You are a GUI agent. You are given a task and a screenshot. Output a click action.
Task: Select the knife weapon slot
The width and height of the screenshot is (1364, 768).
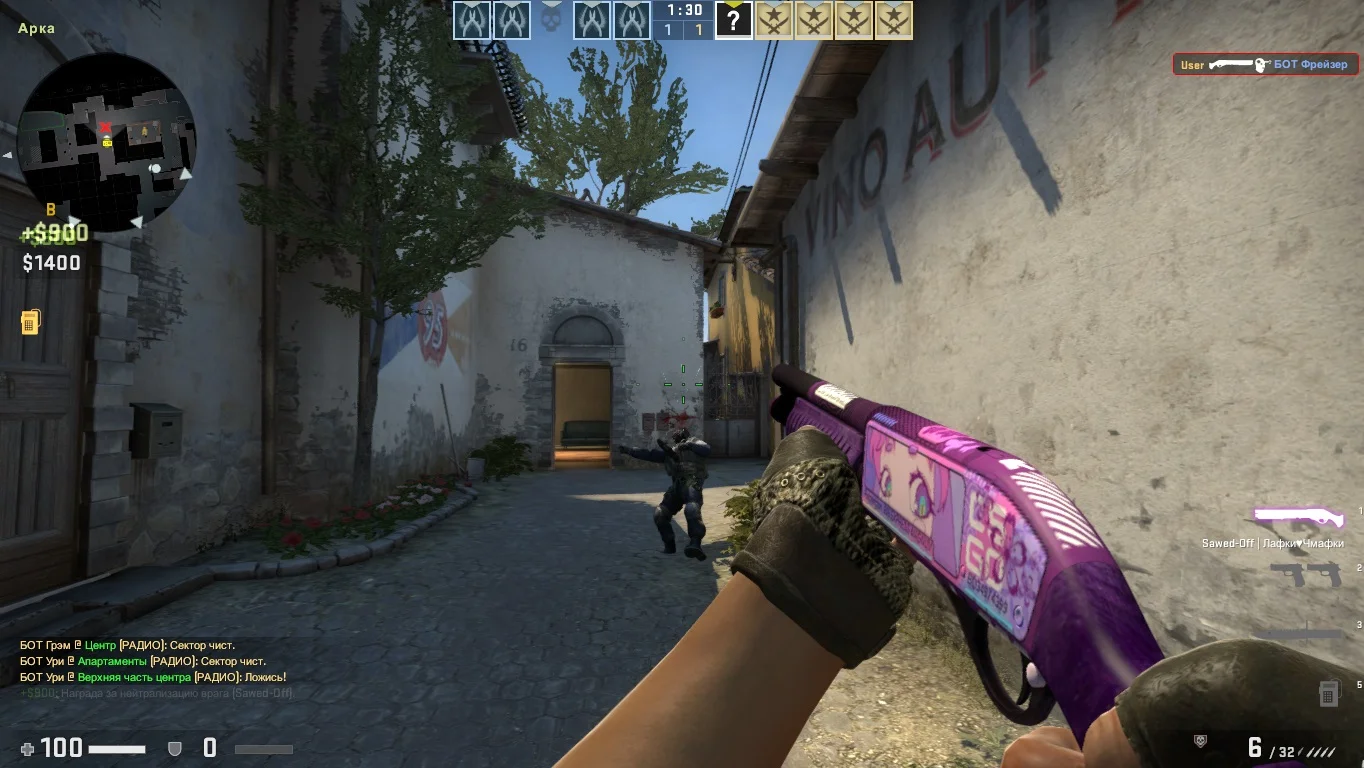click(1300, 632)
